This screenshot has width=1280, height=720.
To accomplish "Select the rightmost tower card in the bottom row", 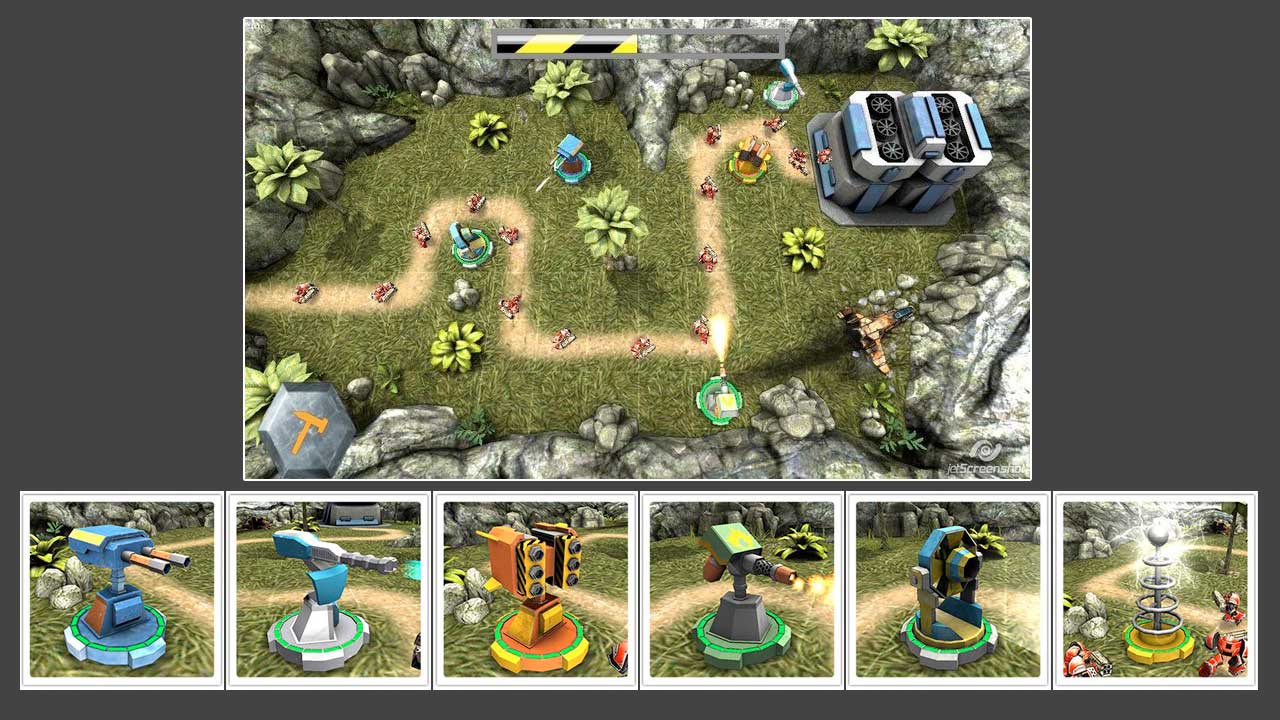I will [x=1154, y=593].
